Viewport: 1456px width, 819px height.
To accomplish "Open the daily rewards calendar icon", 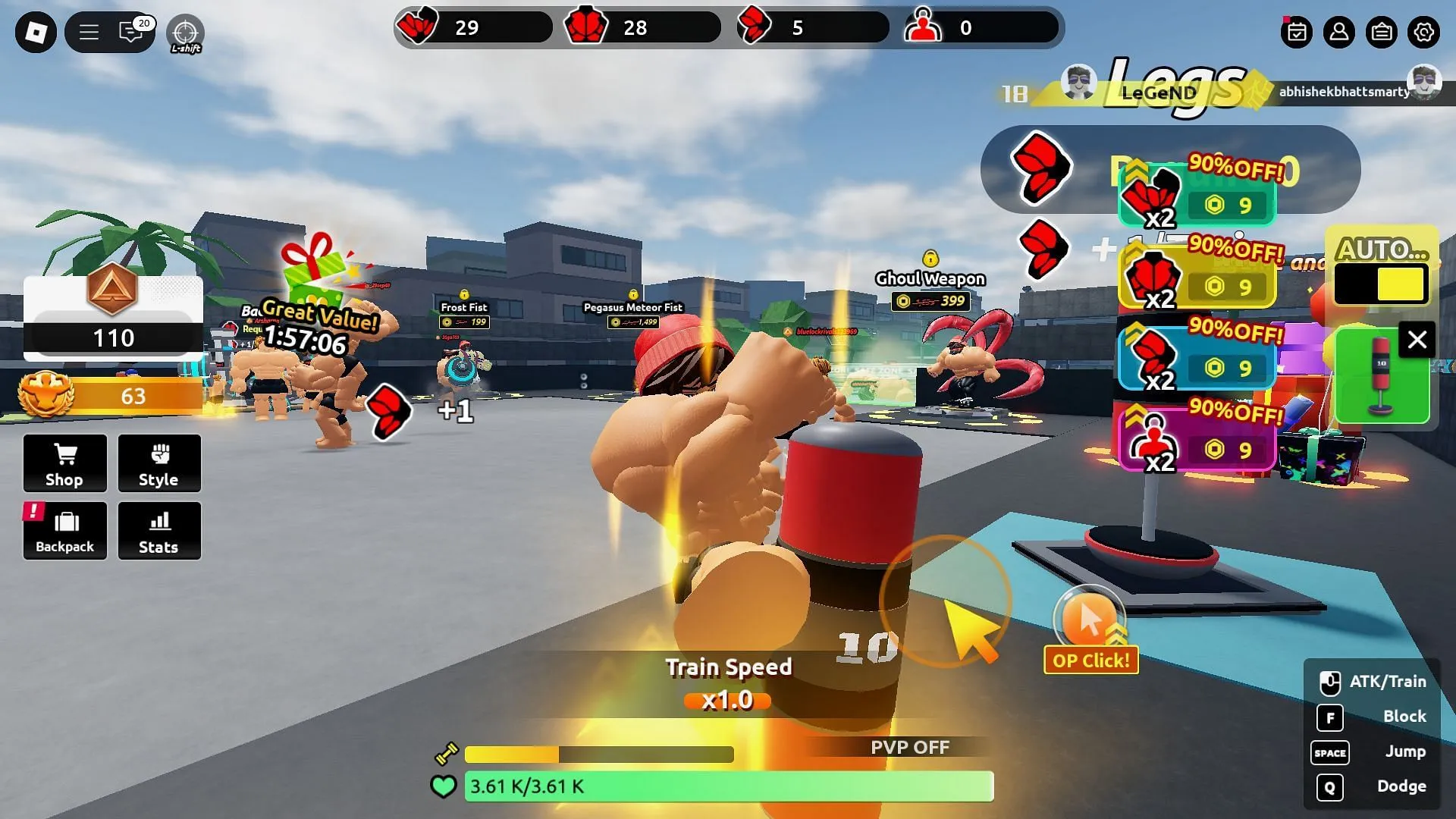I will pos(1297,33).
